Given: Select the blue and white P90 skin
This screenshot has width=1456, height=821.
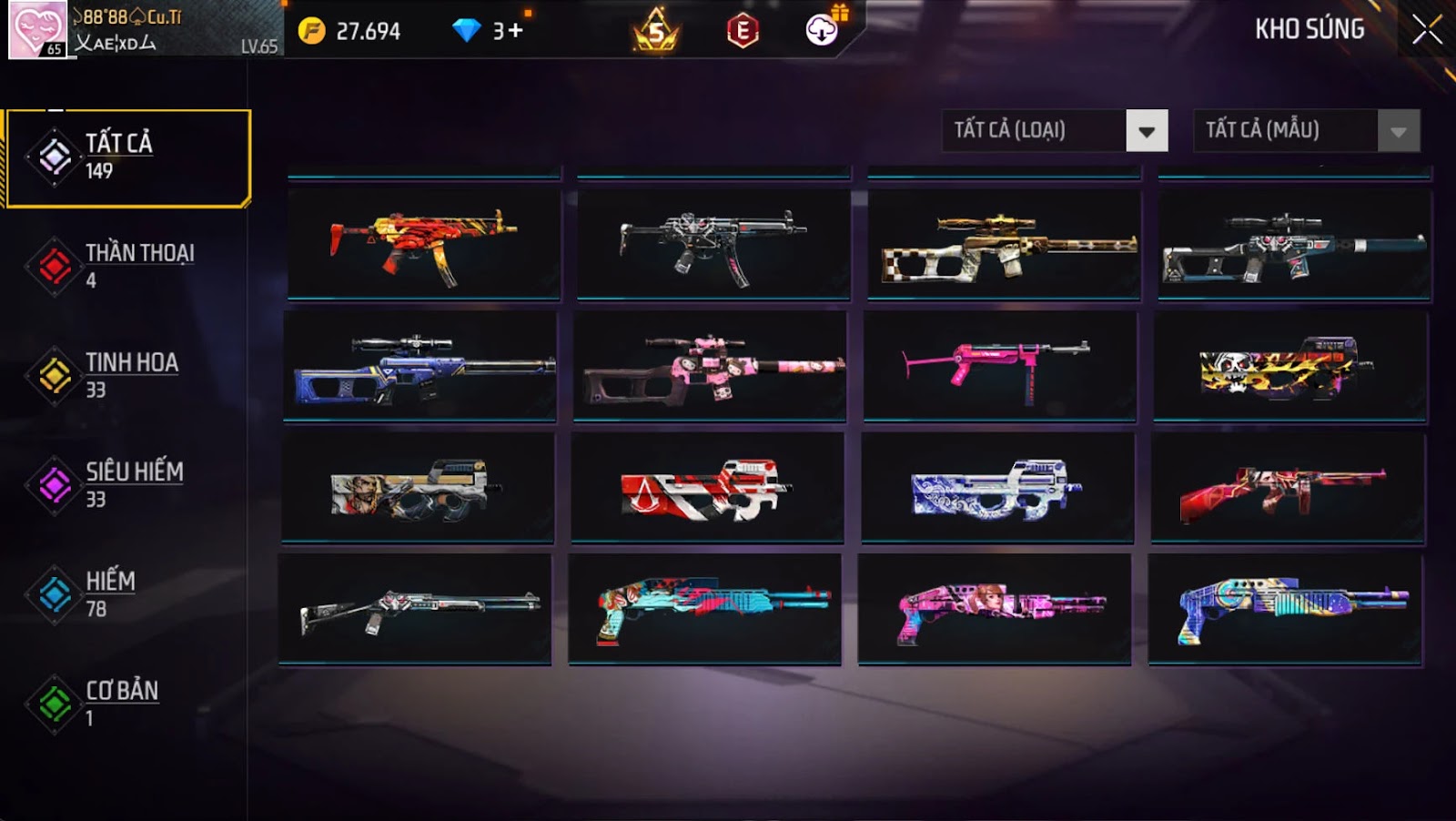Looking at the screenshot, I should (x=997, y=487).
